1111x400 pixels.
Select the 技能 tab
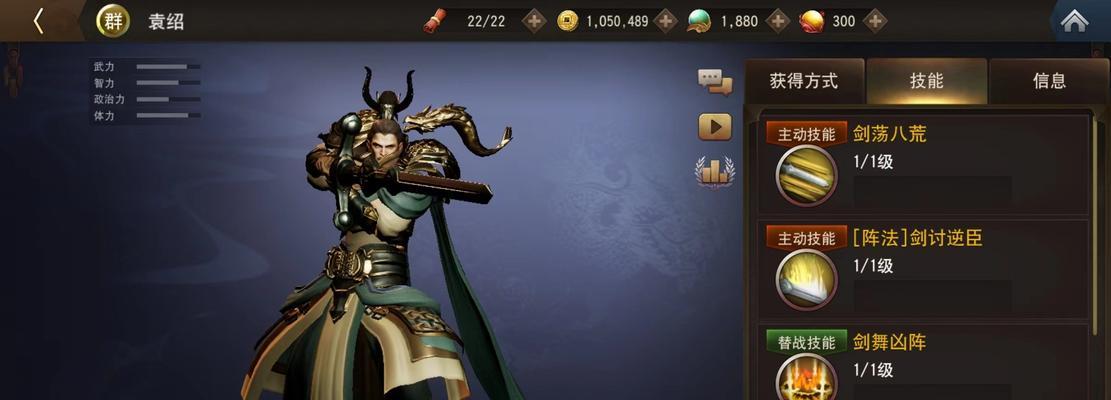click(x=927, y=81)
